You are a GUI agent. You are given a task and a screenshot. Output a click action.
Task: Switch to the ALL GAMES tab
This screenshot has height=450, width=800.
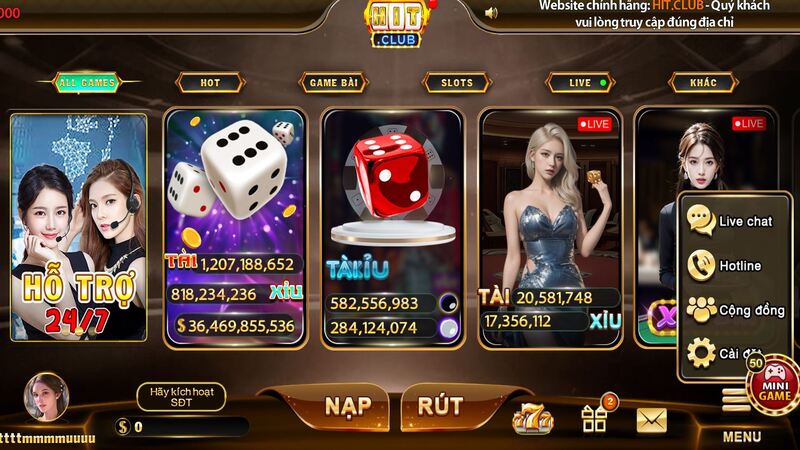pyautogui.click(x=87, y=83)
